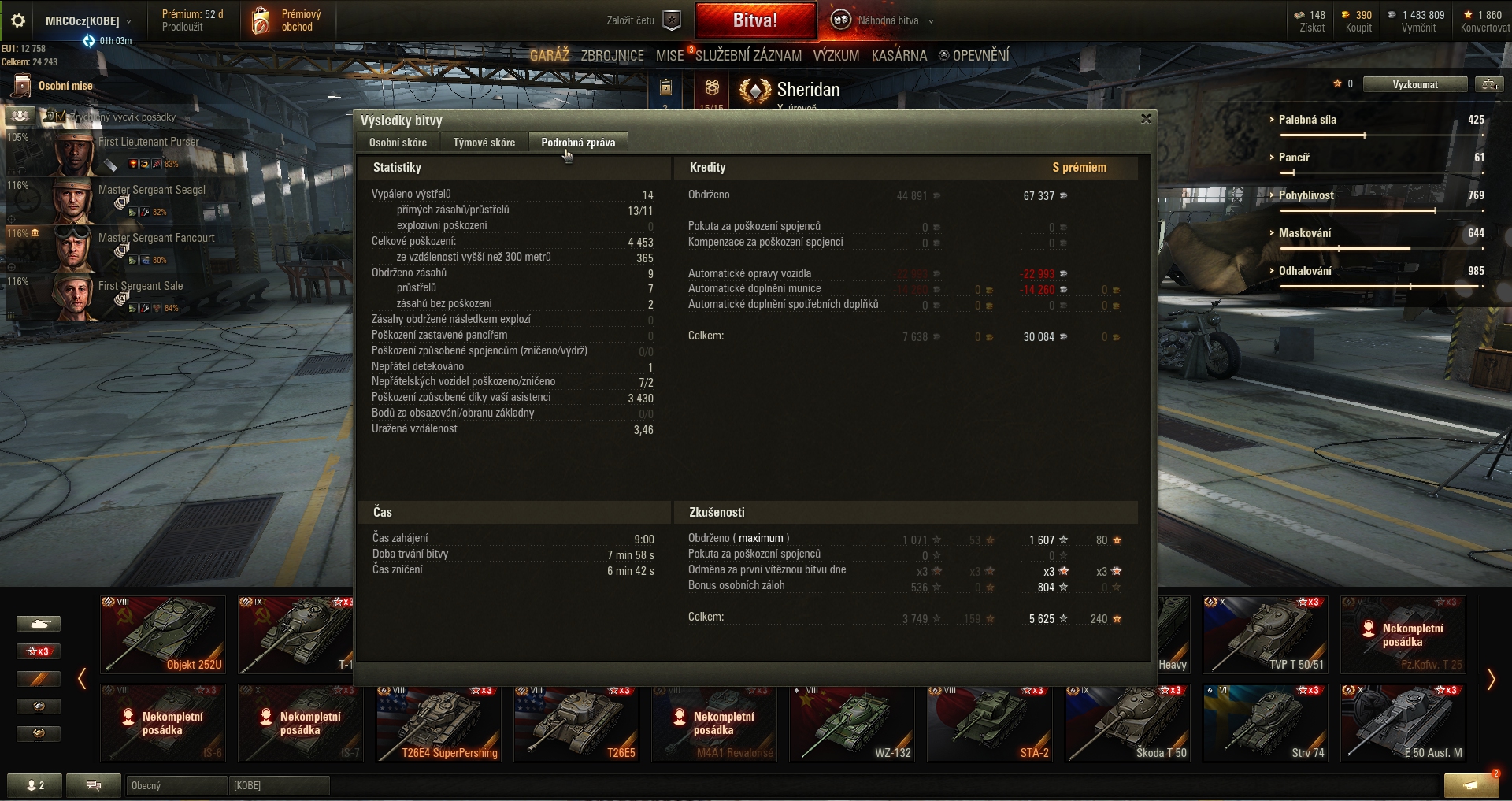
Task: Open the Týmové skóre tab
Action: pyautogui.click(x=484, y=143)
